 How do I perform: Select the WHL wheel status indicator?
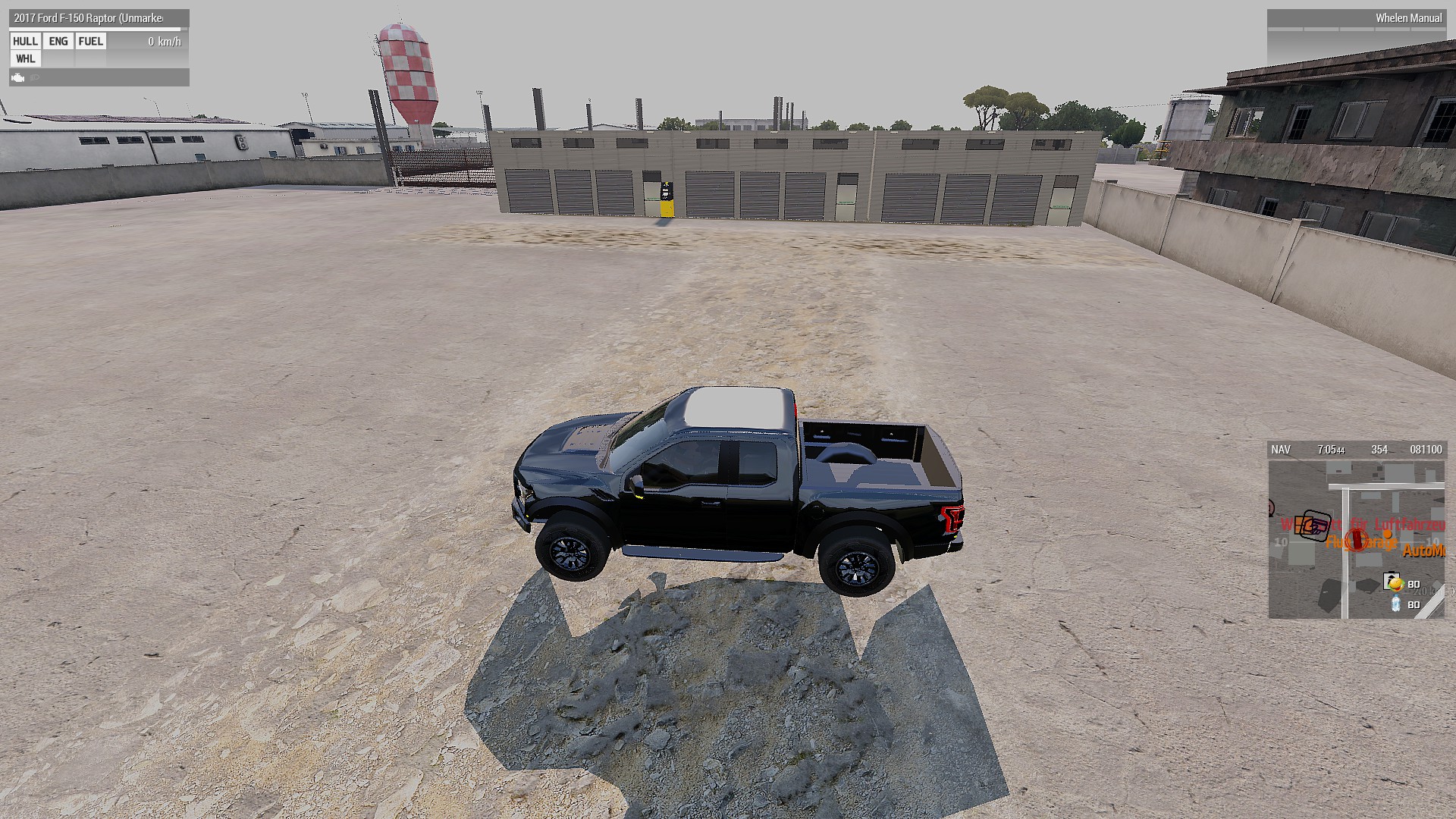pyautogui.click(x=25, y=59)
